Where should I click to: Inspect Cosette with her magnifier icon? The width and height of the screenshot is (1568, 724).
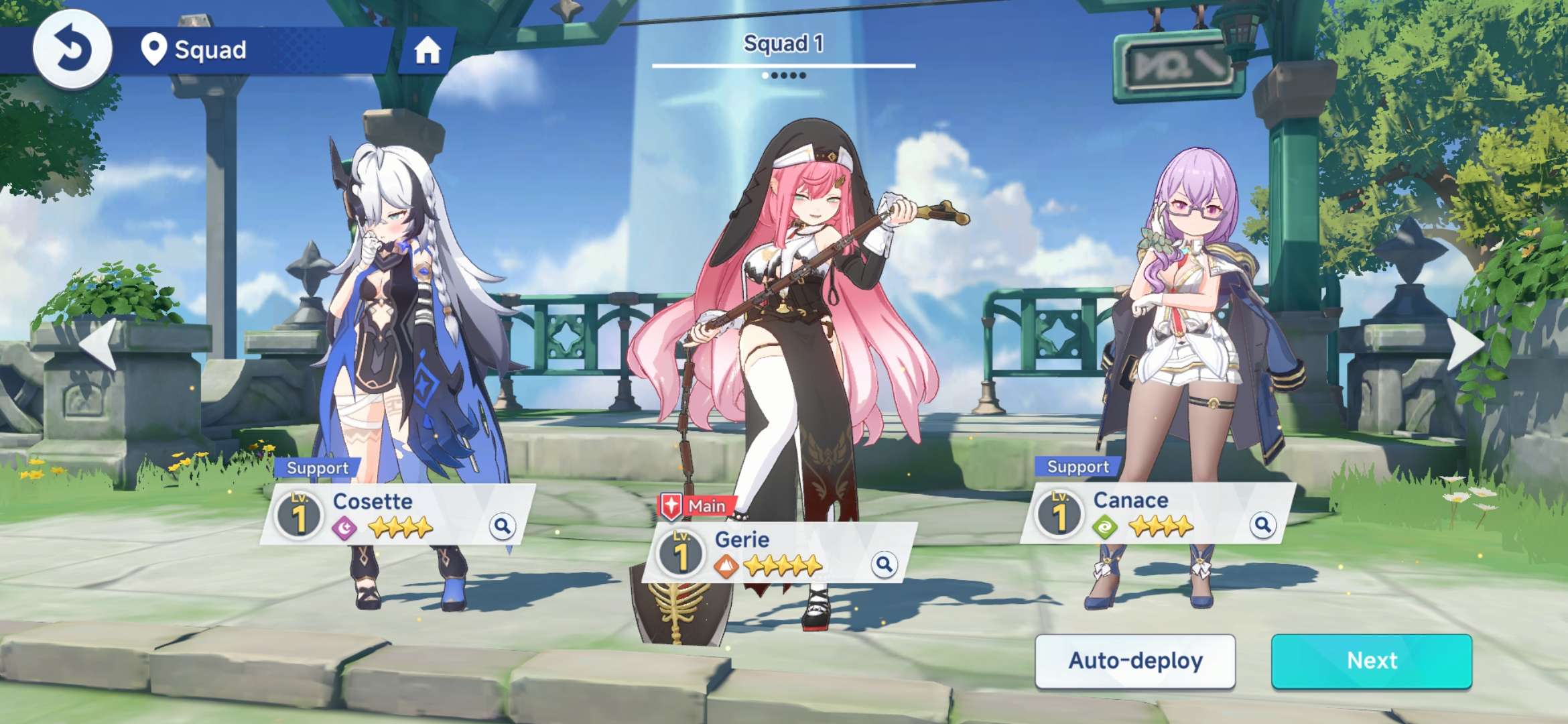(502, 526)
